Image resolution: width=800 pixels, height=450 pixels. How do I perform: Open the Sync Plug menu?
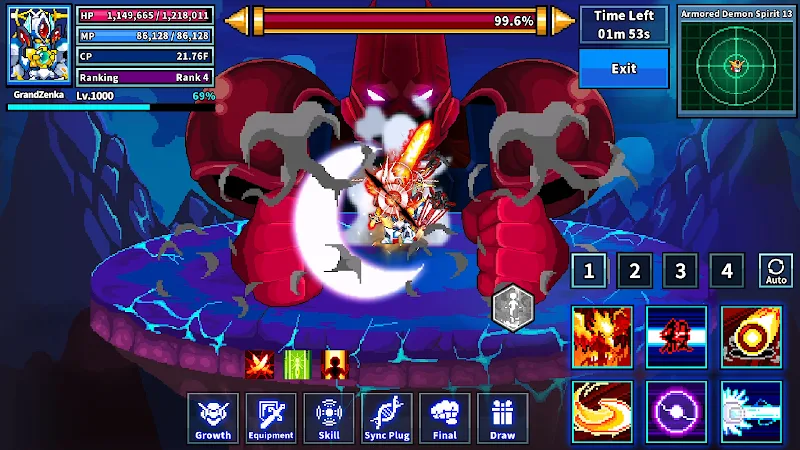(x=387, y=418)
